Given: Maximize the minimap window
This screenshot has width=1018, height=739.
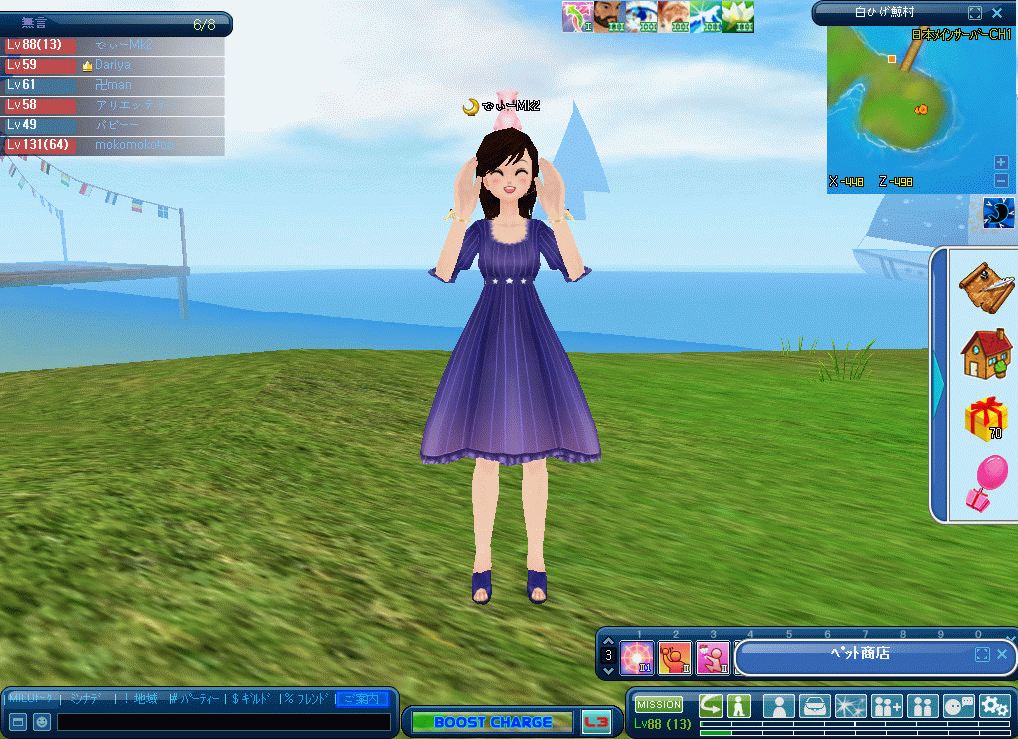Looking at the screenshot, I should (975, 13).
